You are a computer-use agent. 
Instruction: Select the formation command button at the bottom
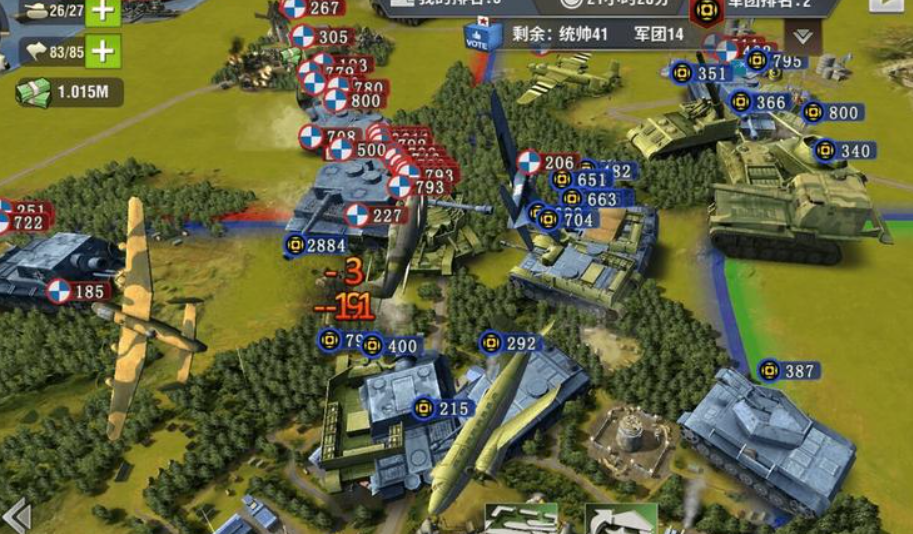tap(521, 520)
